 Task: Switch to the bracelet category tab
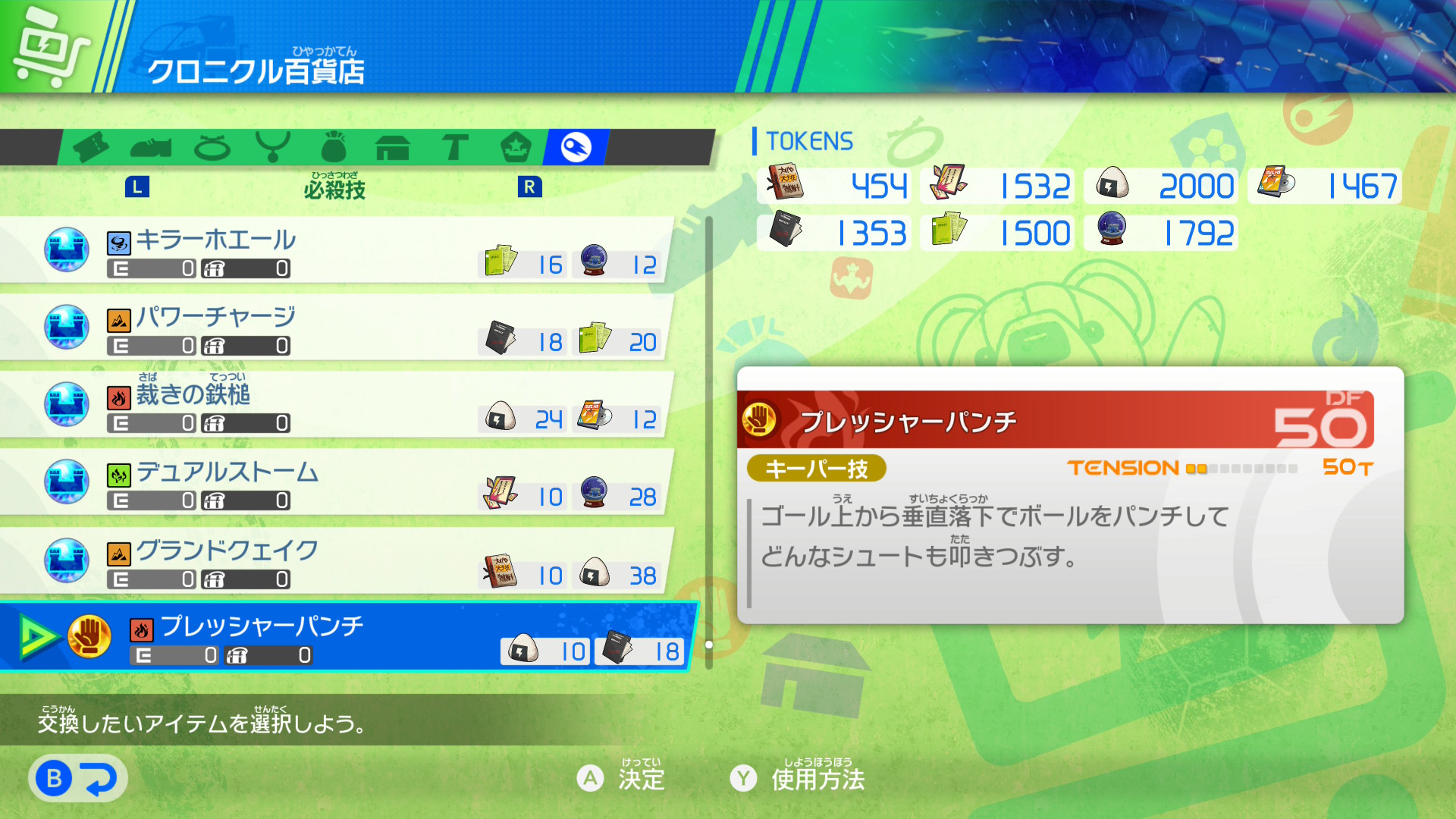click(x=212, y=147)
